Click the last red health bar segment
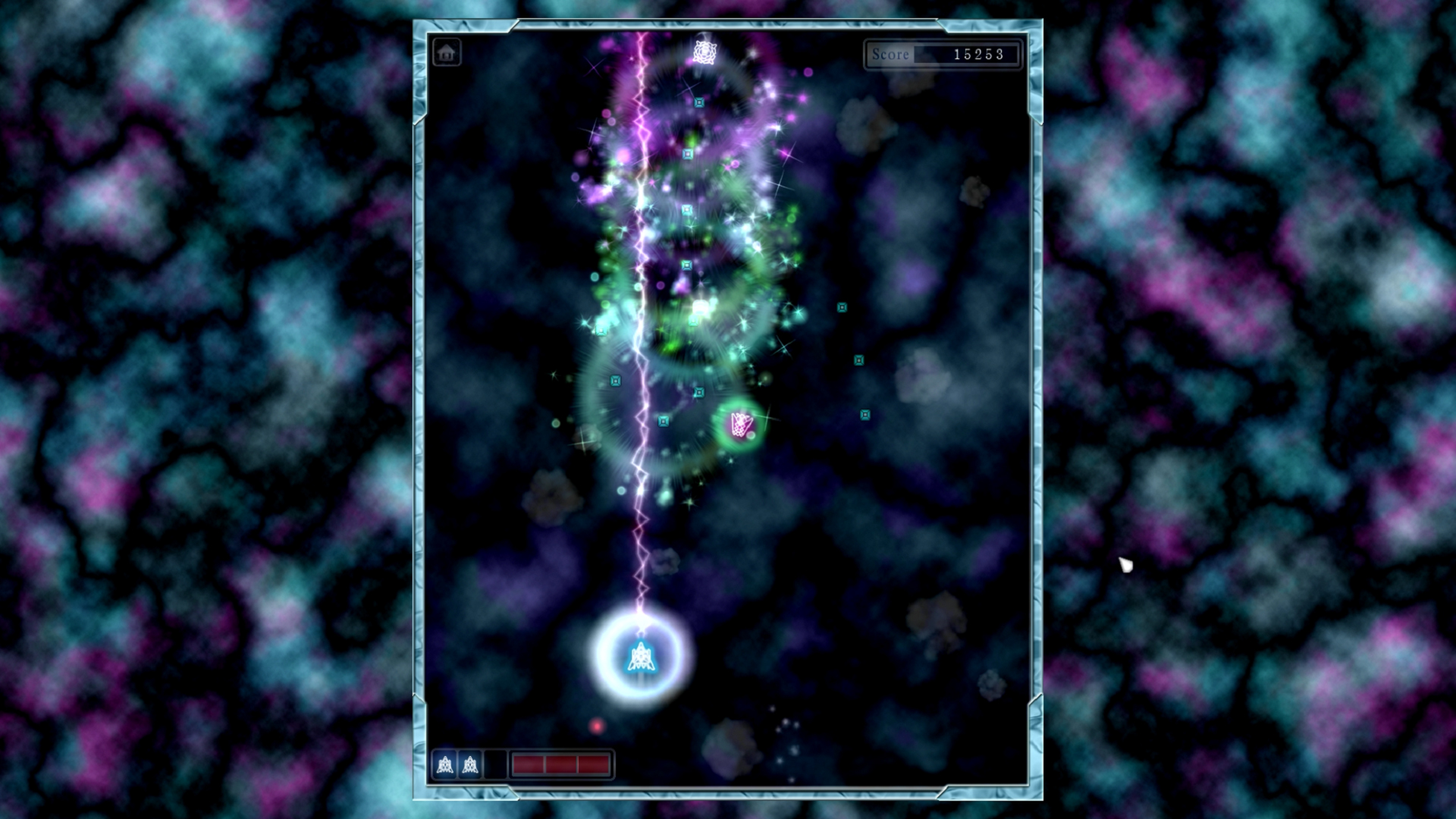 (593, 764)
